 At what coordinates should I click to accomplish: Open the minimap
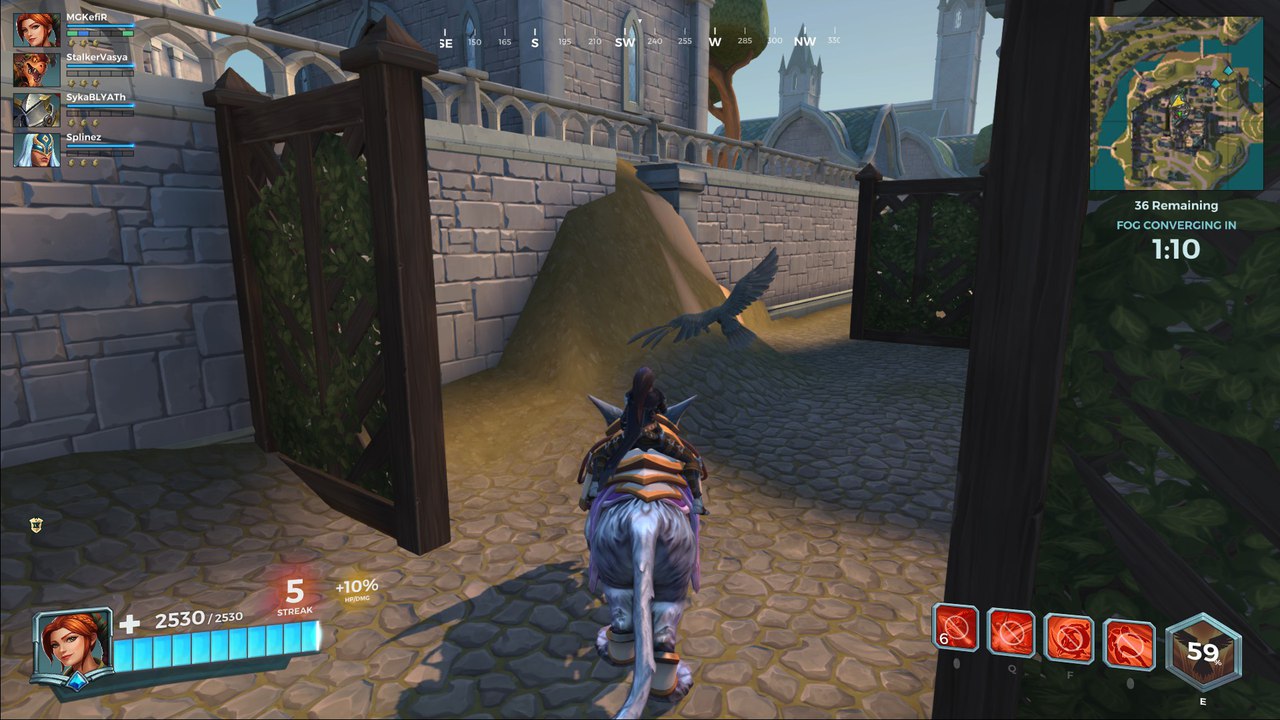(1176, 103)
